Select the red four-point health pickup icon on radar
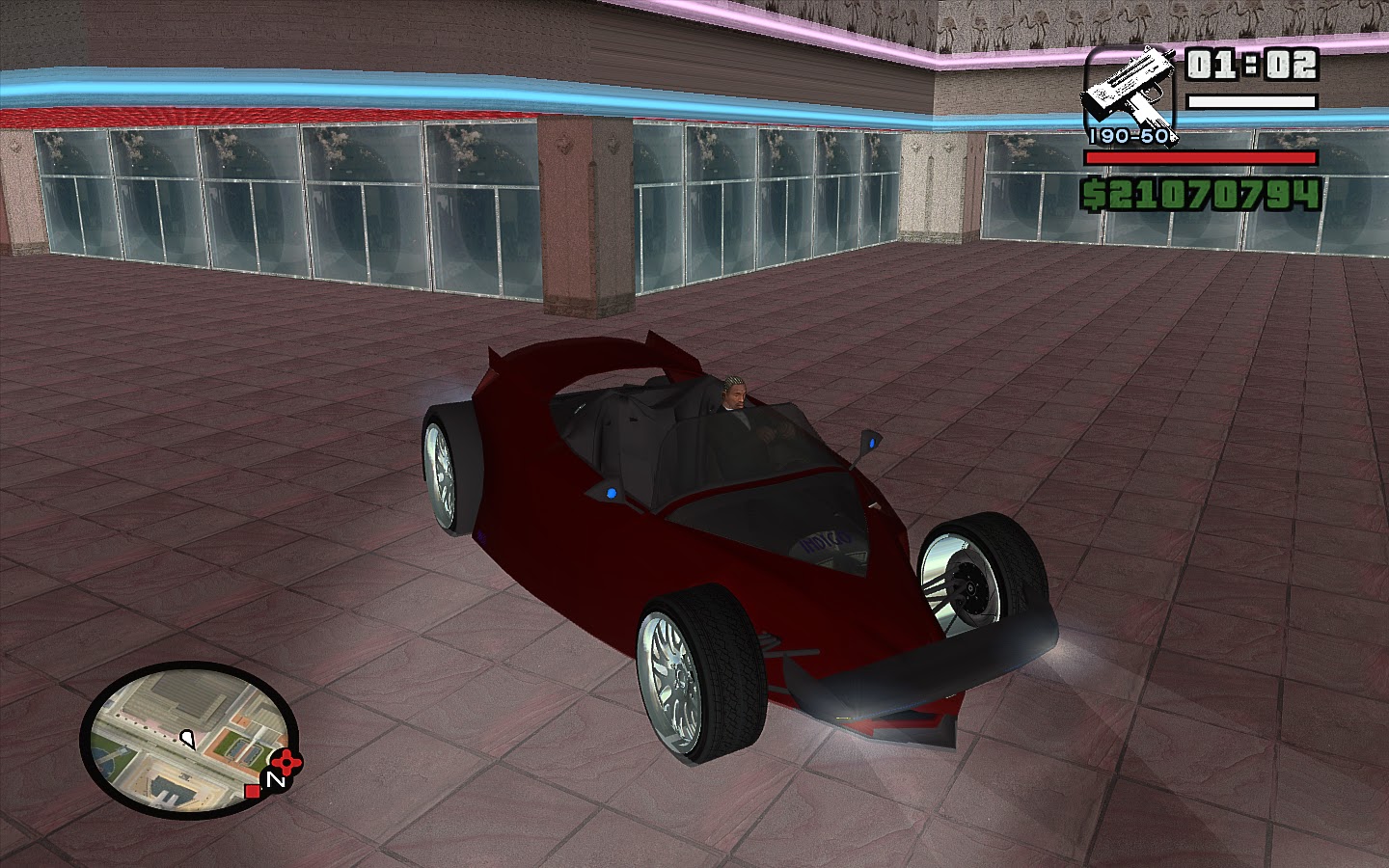 [285, 762]
